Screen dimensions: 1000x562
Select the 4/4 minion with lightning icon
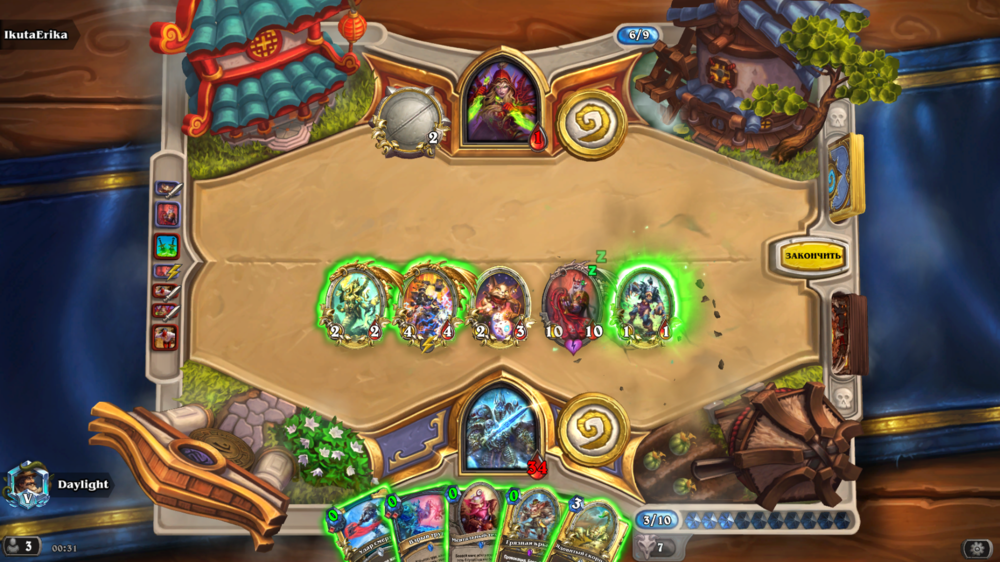pyautogui.click(x=429, y=304)
